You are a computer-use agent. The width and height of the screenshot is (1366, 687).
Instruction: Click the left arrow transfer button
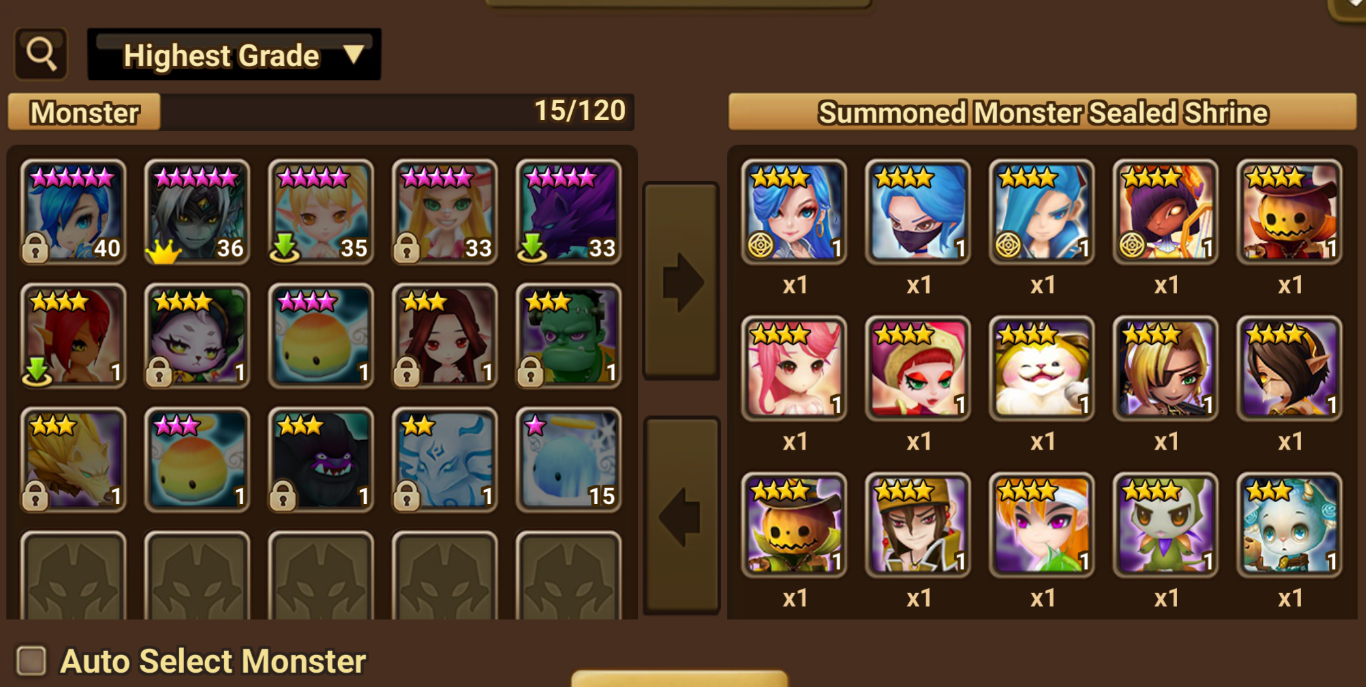point(680,515)
